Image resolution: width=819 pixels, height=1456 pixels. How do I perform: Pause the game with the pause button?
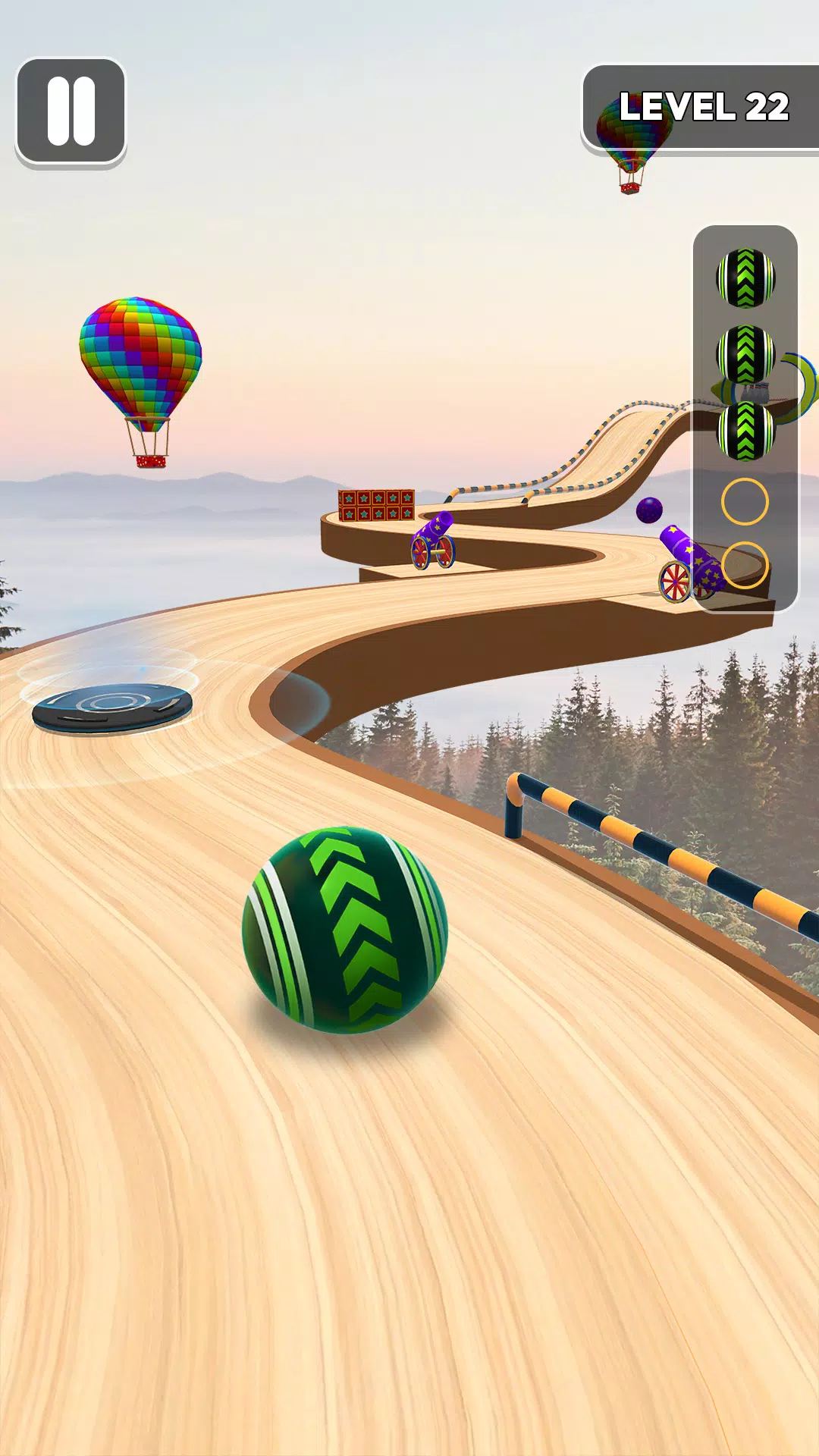point(71,111)
